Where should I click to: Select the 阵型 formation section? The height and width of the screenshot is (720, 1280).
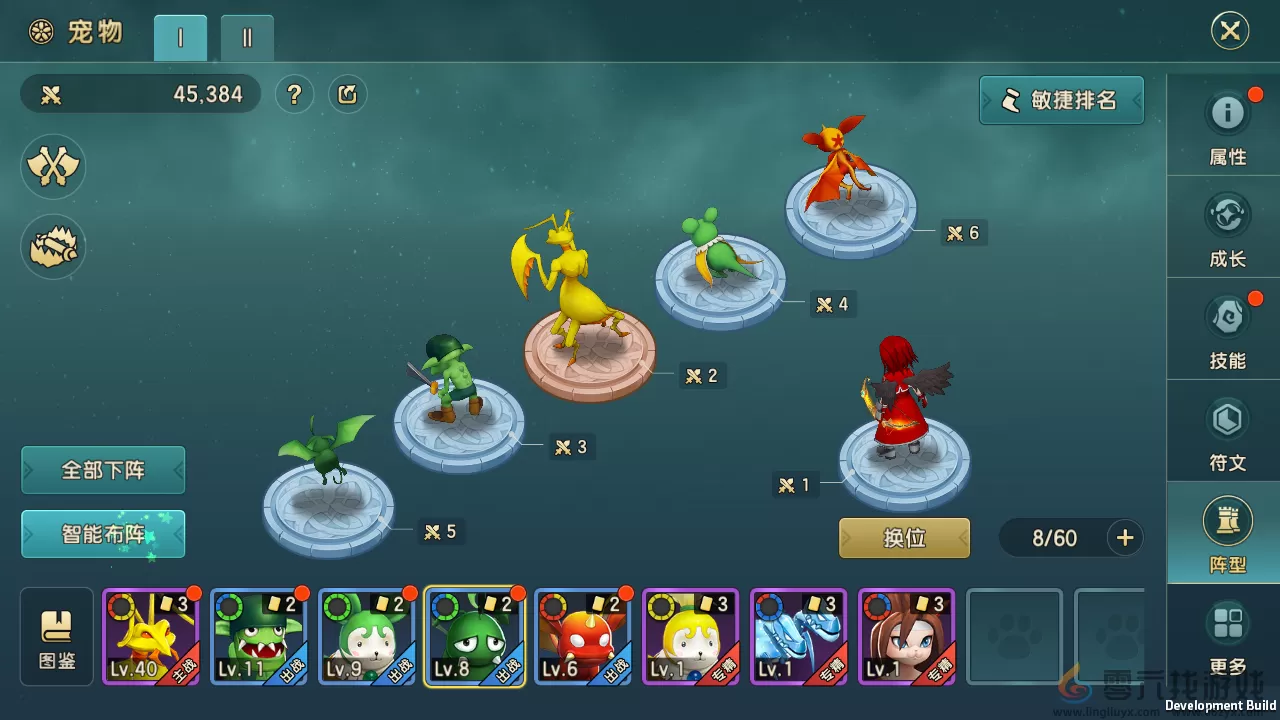click(1227, 535)
